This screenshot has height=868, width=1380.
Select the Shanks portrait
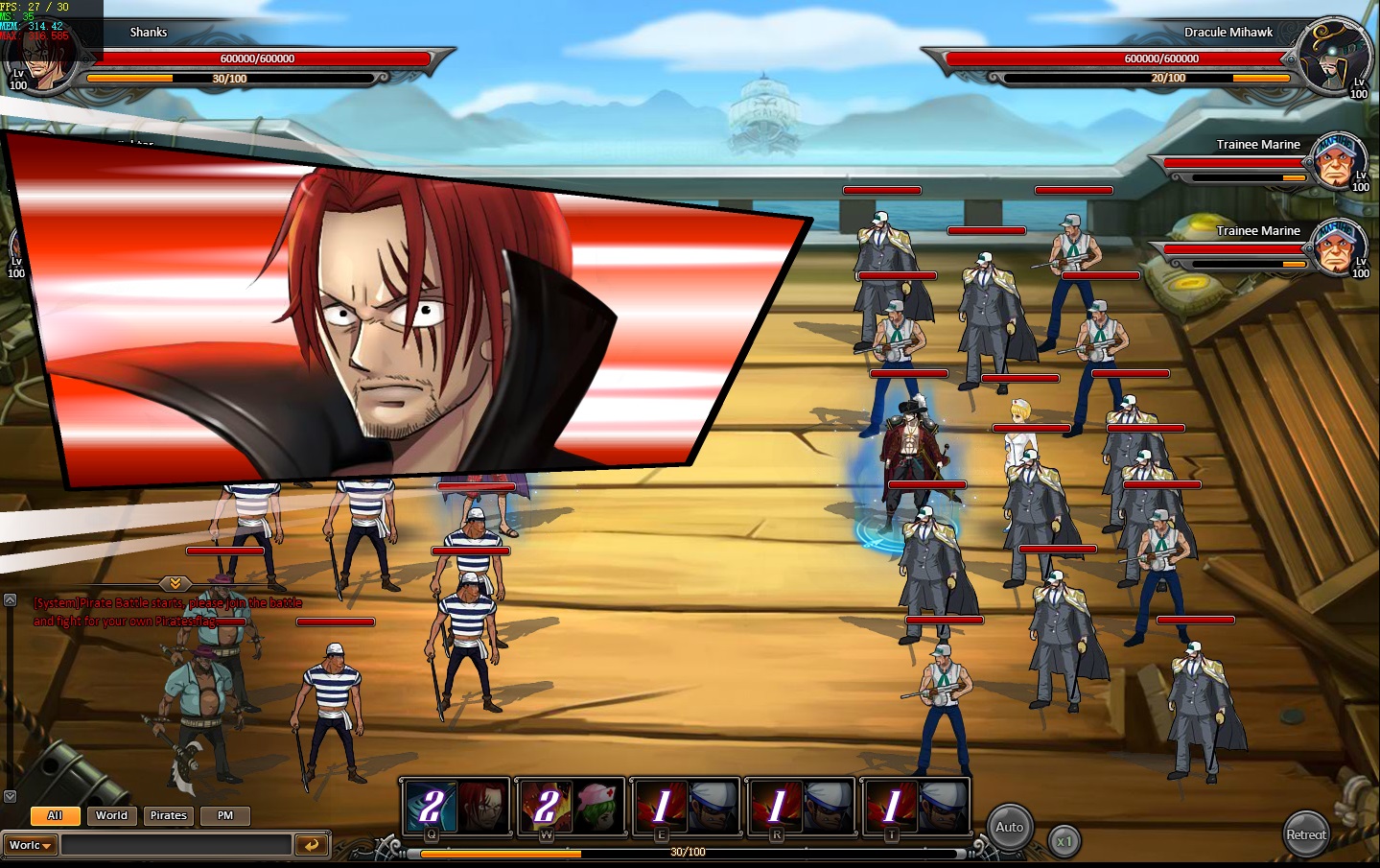point(43,59)
